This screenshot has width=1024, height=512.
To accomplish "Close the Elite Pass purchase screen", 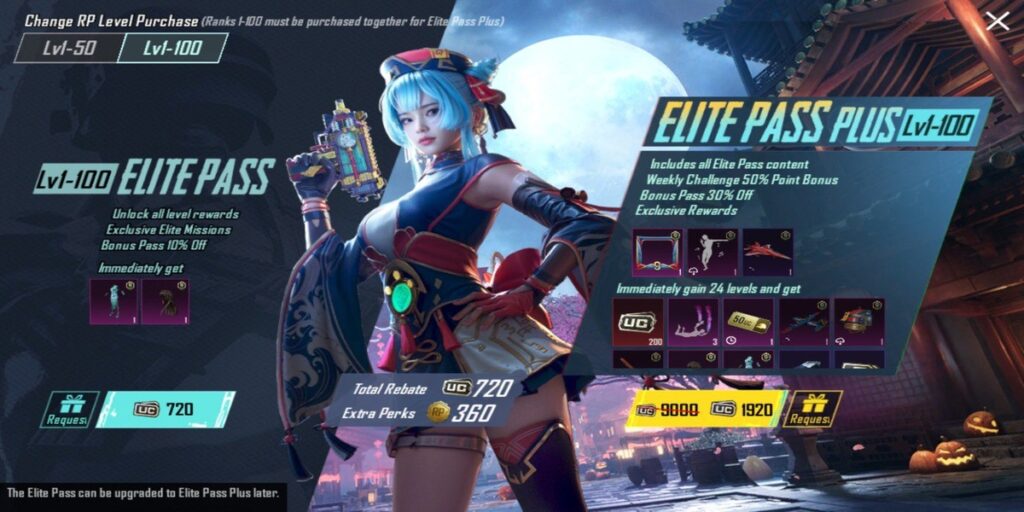I will point(997,22).
